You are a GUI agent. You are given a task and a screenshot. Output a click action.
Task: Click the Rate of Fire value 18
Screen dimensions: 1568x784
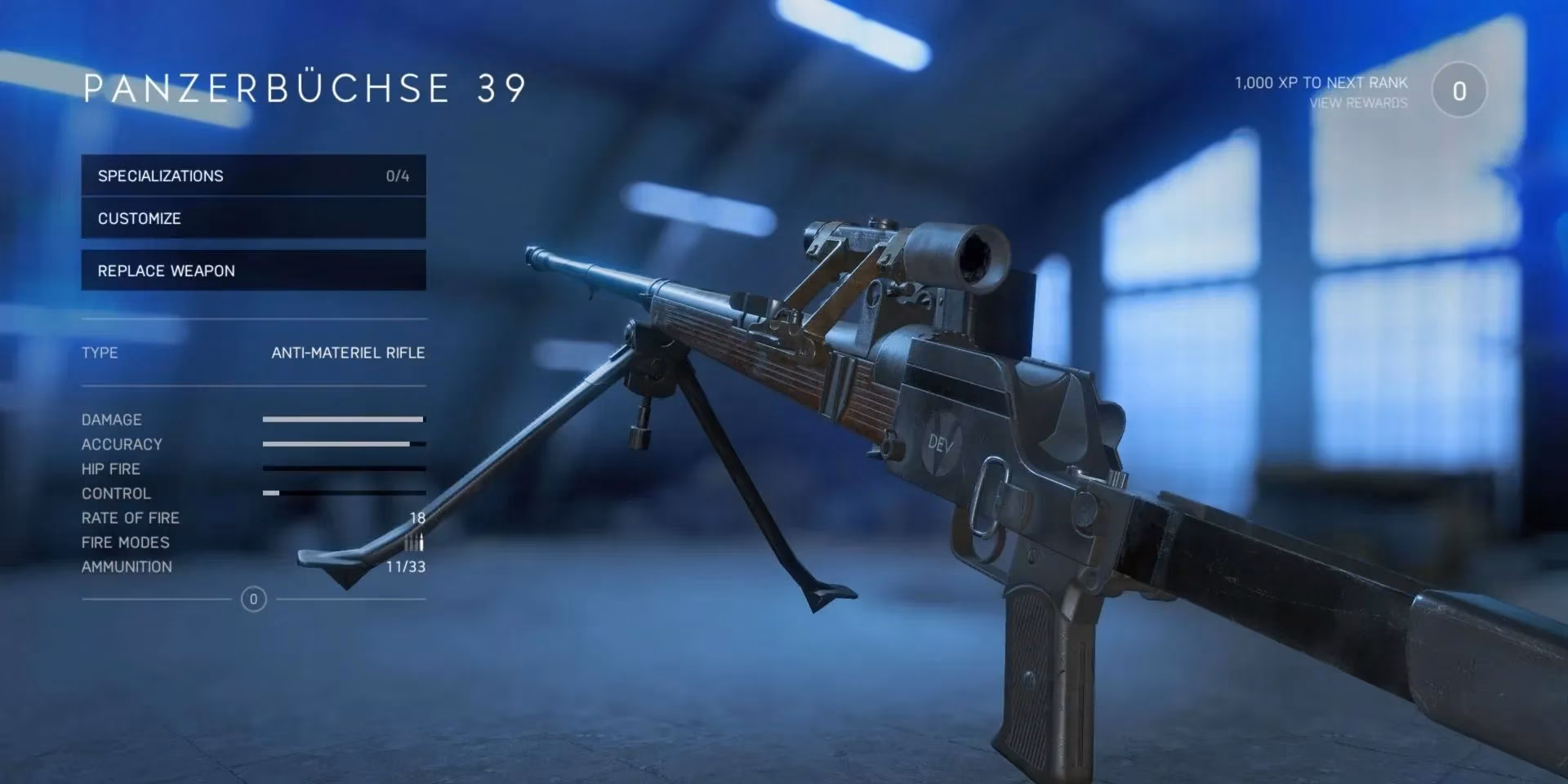click(418, 517)
